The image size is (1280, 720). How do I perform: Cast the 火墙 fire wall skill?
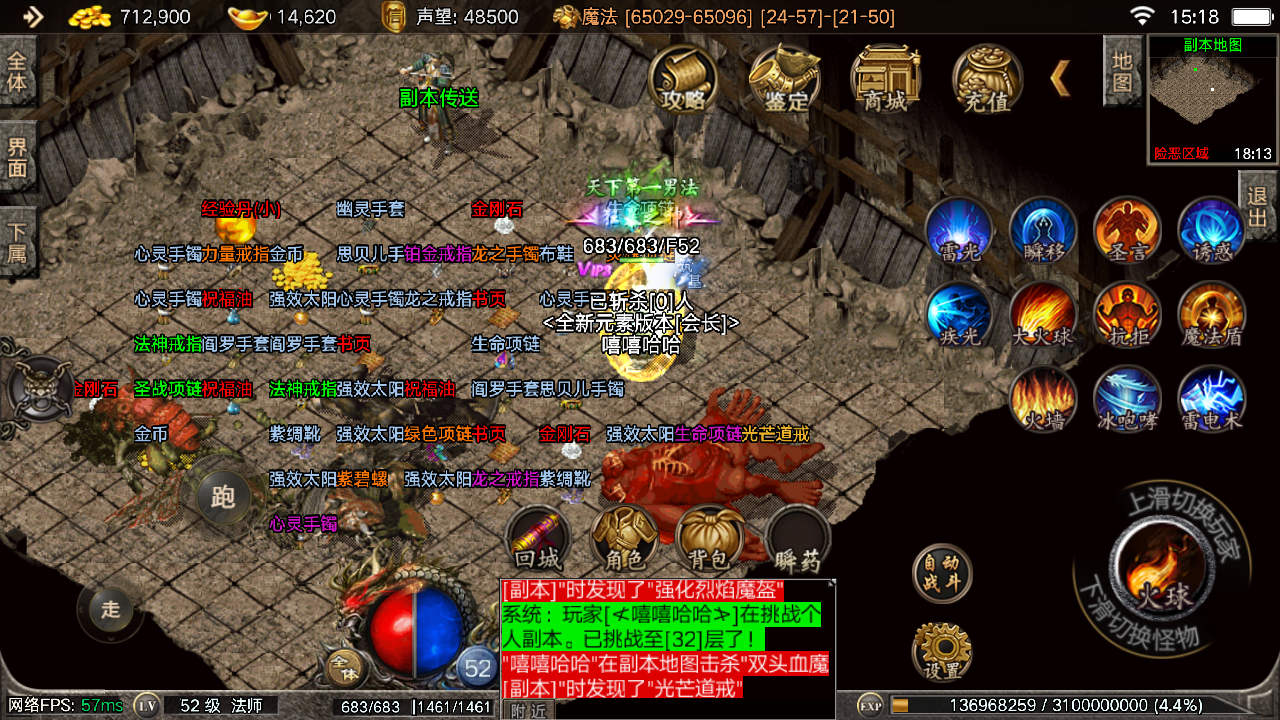[x=1043, y=400]
